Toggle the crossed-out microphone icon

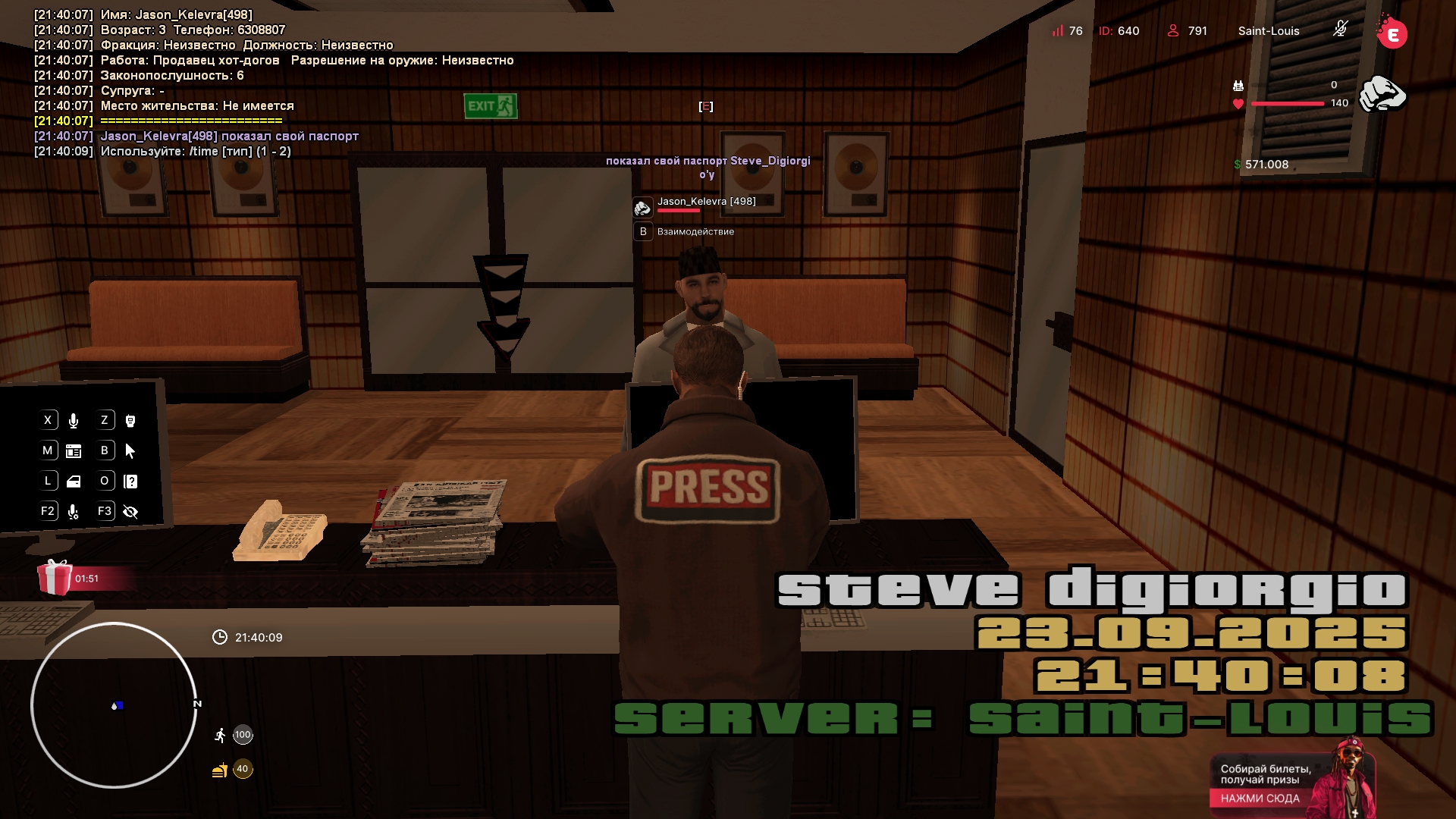pos(1340,30)
